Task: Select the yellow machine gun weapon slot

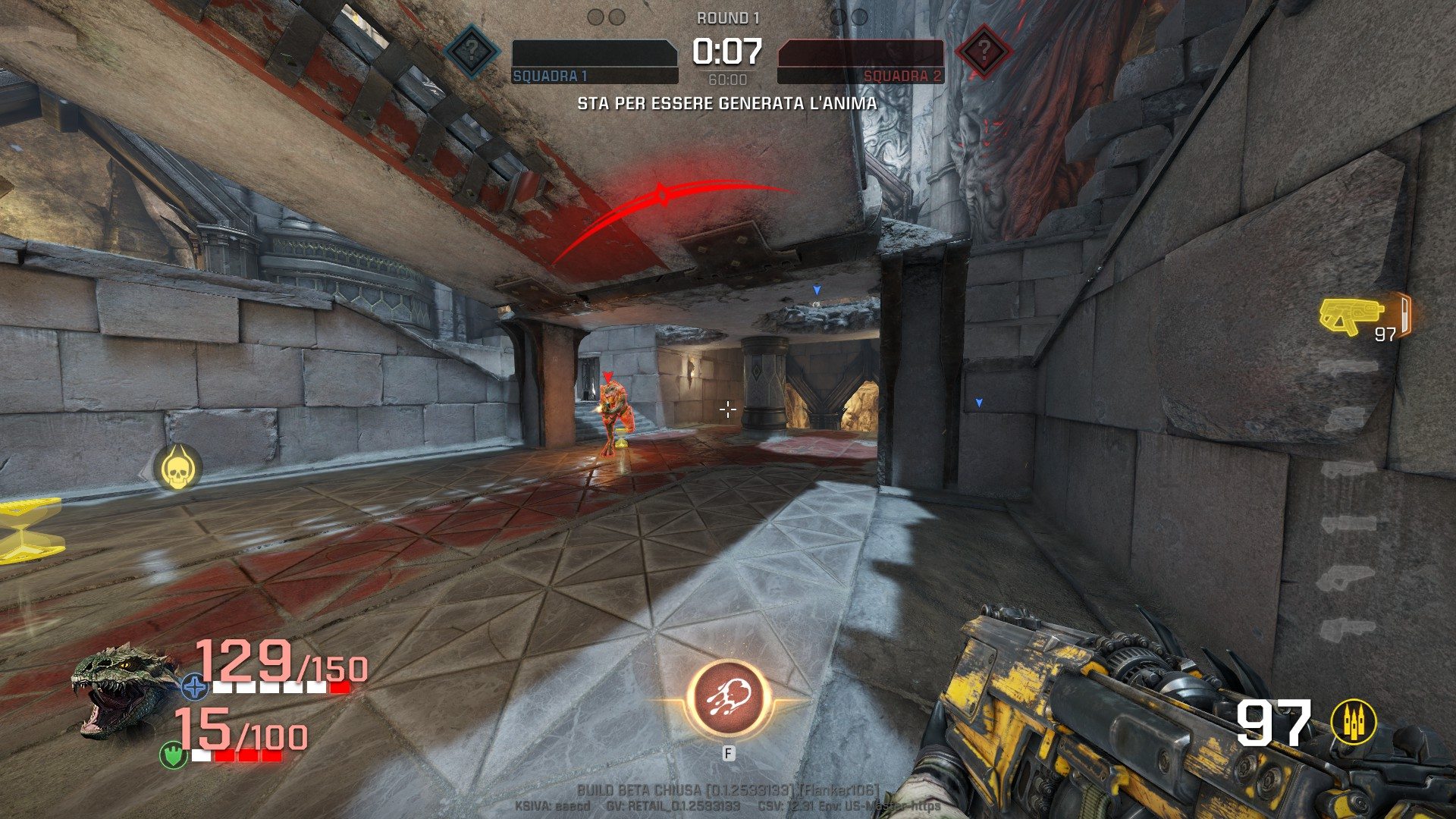Action: pos(1352,314)
